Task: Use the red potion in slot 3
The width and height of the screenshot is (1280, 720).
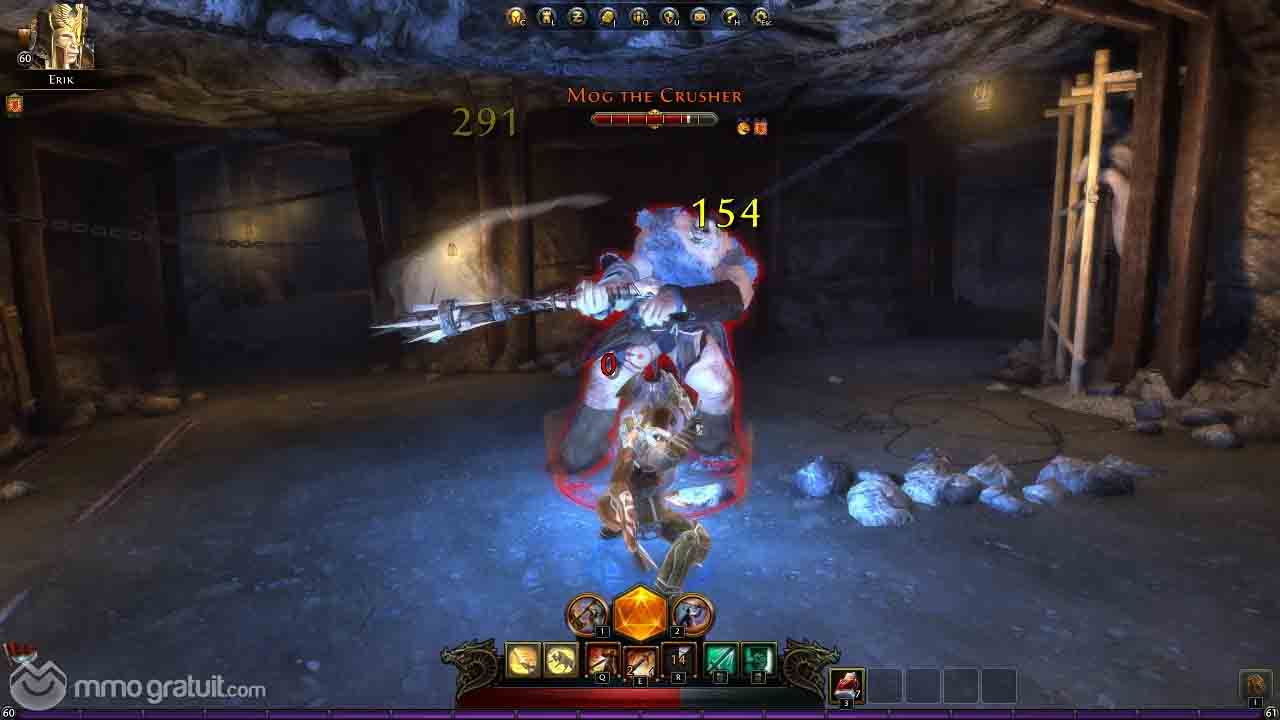Action: tap(847, 685)
